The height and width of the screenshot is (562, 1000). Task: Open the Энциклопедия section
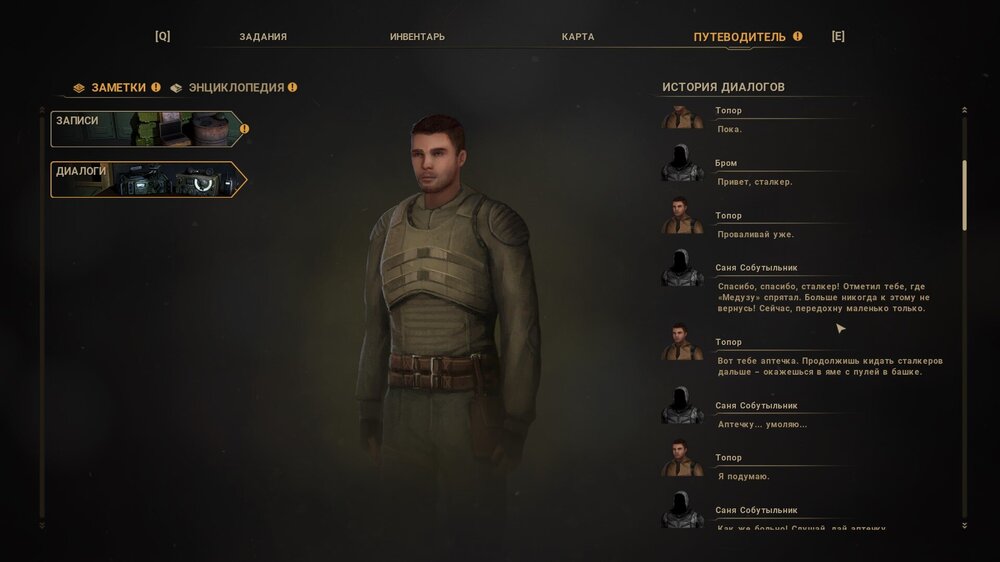[236, 88]
